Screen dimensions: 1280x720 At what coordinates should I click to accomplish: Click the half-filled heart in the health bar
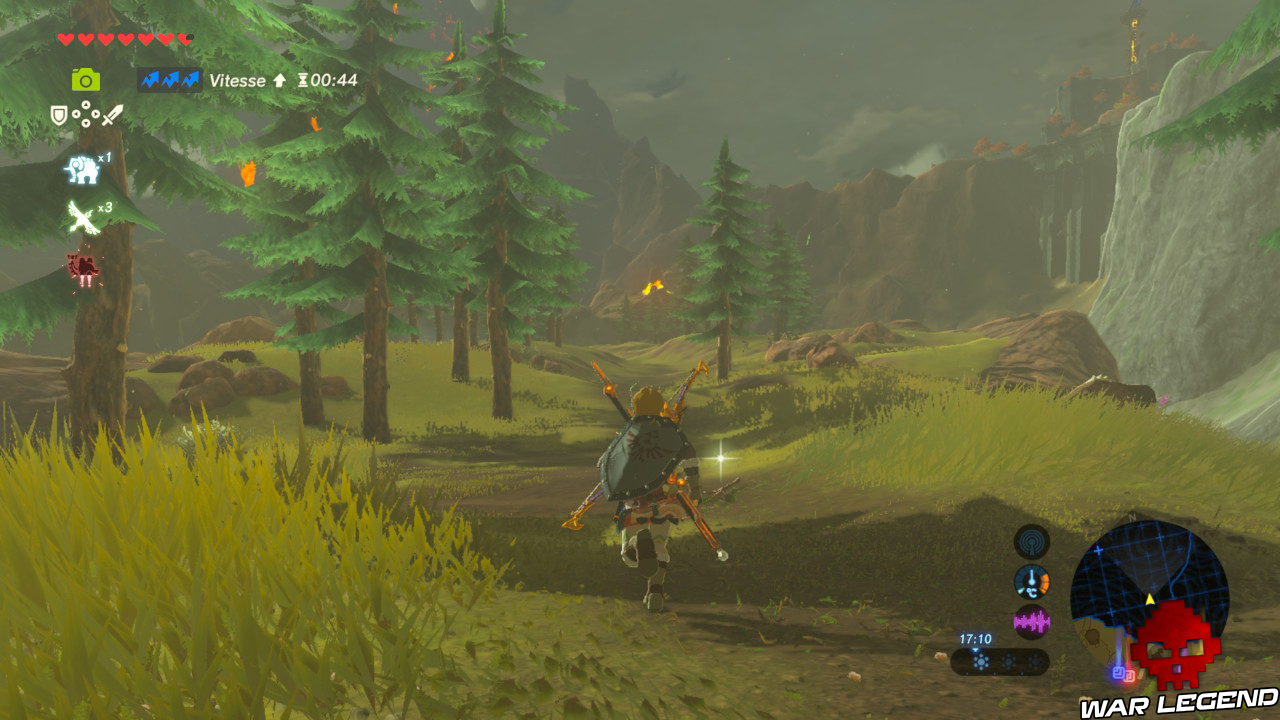pos(184,37)
